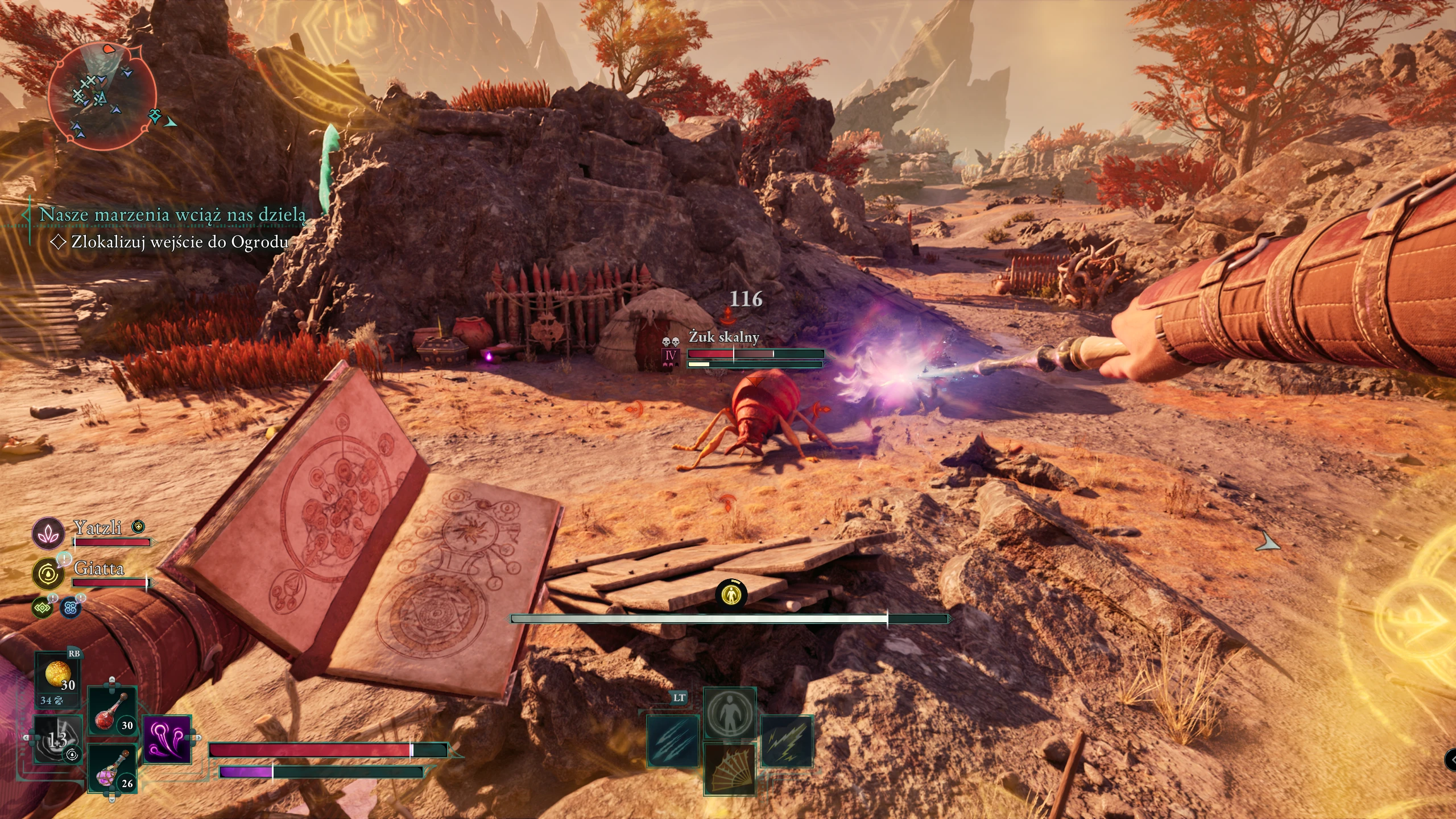Click the blue knot companion ability icon

(71, 608)
